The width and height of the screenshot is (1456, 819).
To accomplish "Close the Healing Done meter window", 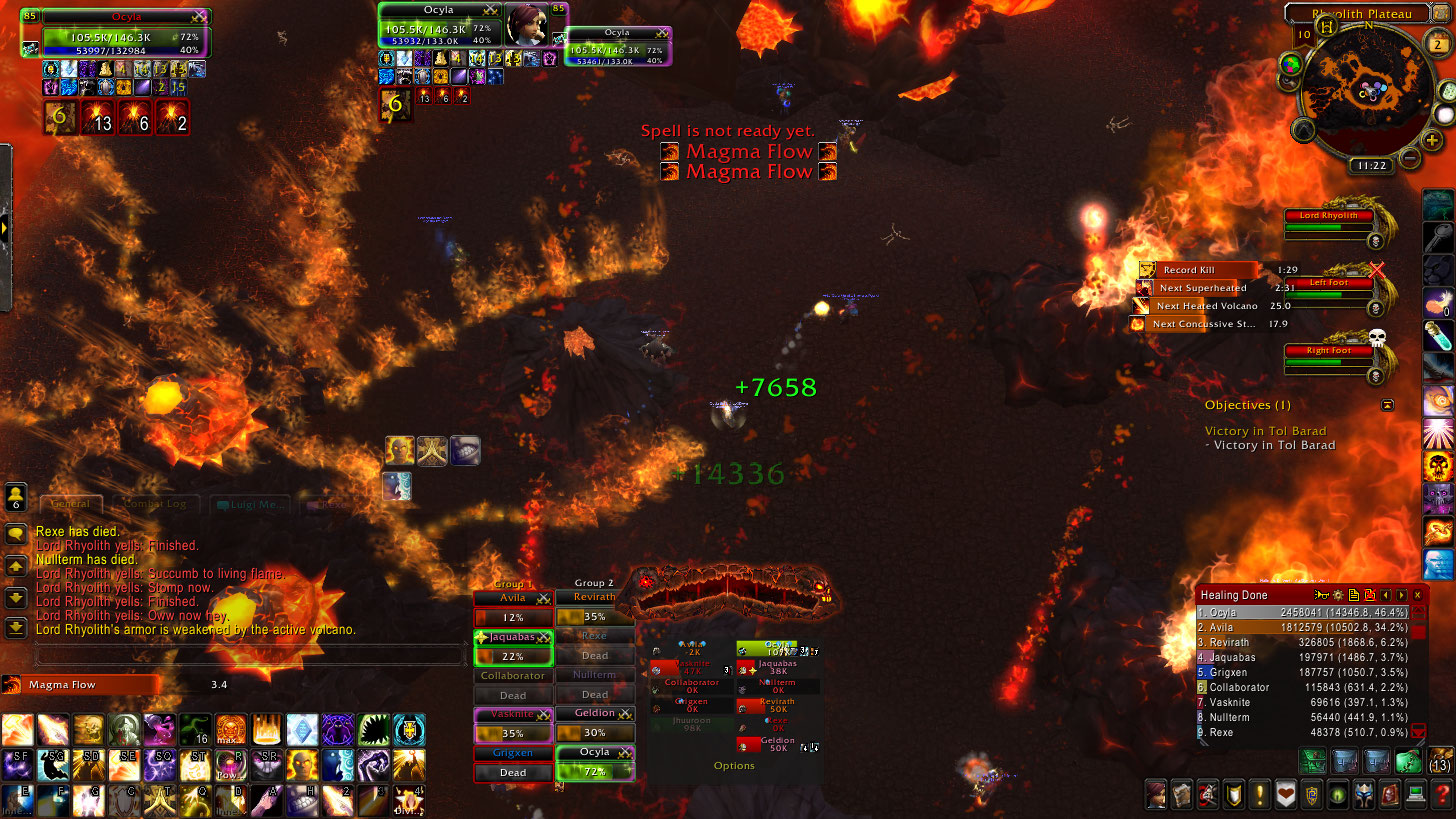I will point(1417,595).
